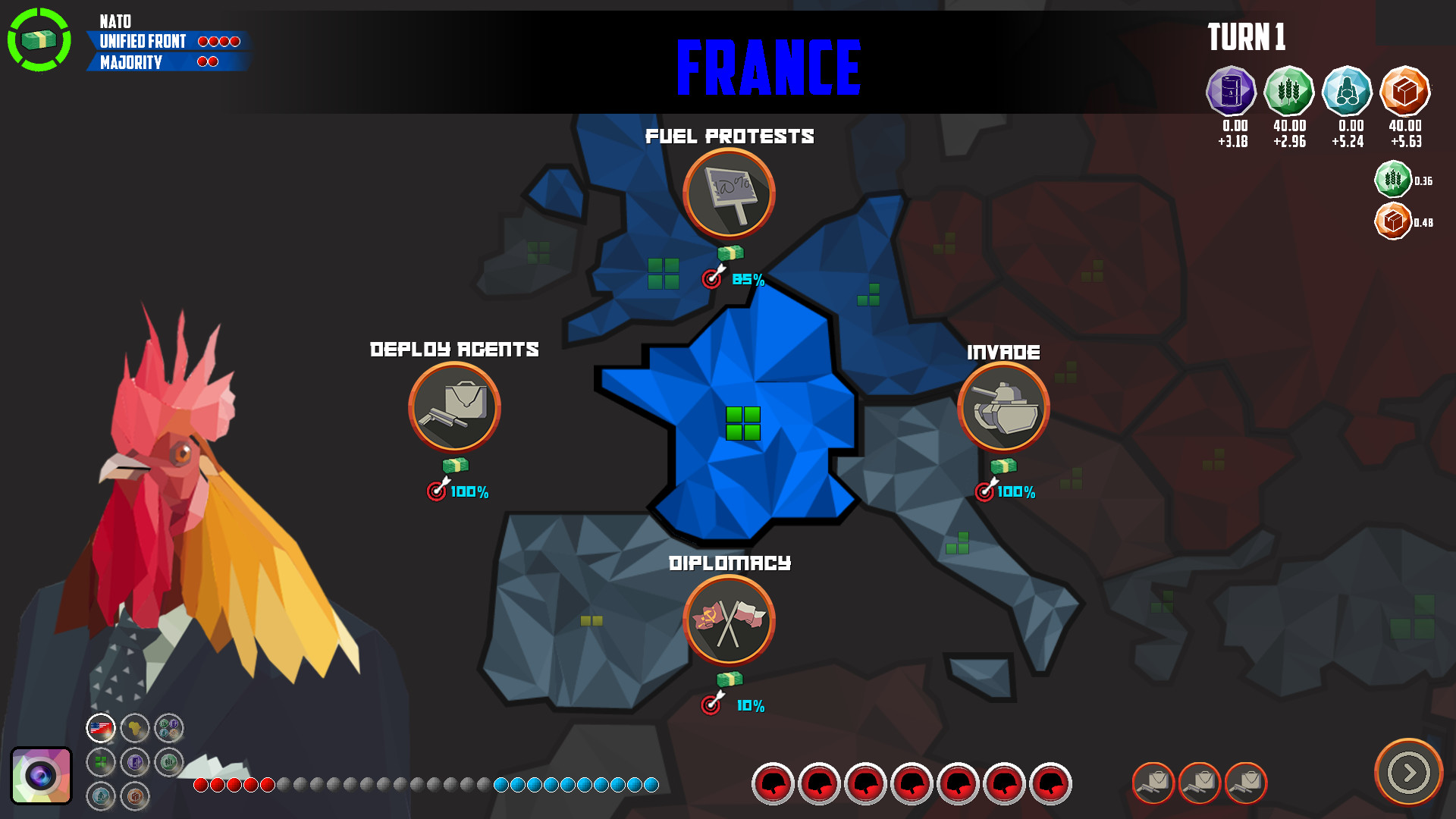Screen dimensions: 1456x819
Task: Toggle the US-Soviet flags map overlay
Action: (x=100, y=728)
